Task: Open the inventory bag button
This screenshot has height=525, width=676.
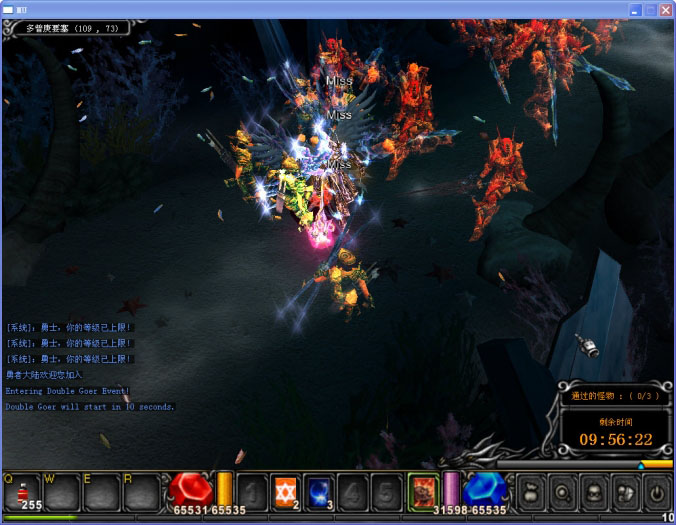Action: (530, 492)
